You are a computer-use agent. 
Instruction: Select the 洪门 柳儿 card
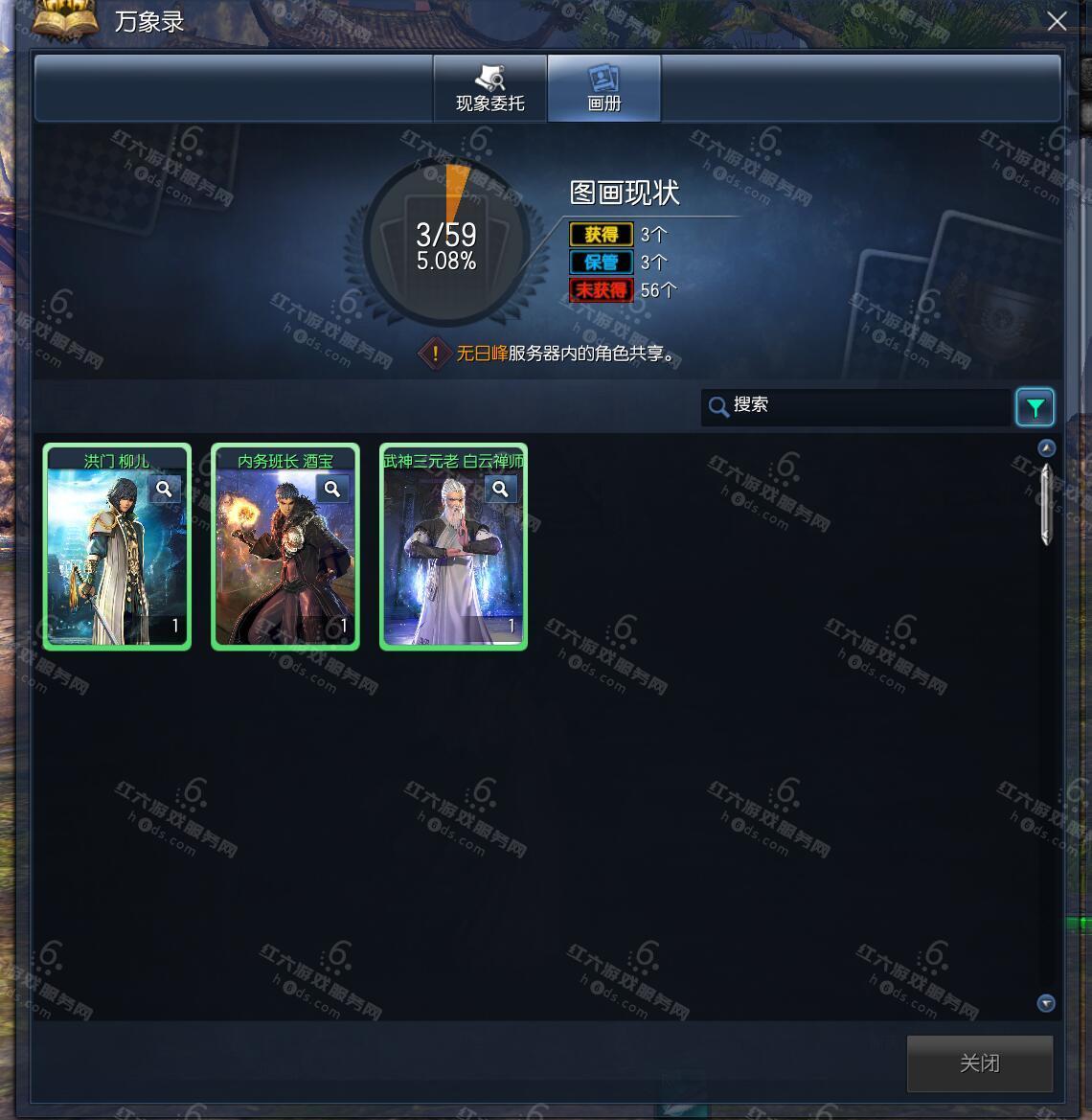pos(117,556)
